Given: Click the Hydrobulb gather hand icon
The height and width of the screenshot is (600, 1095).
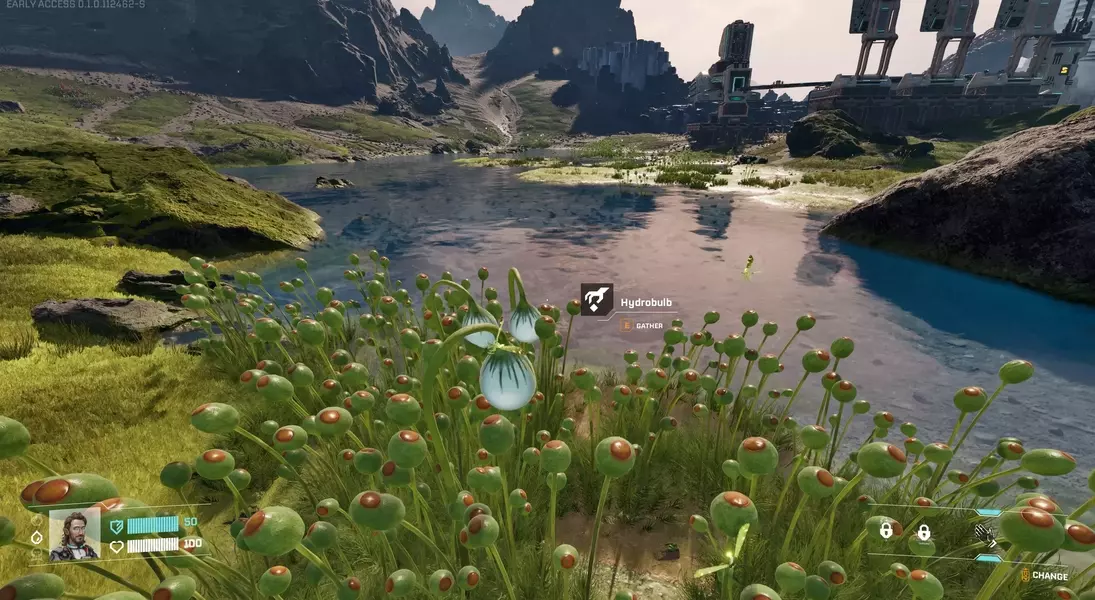Looking at the screenshot, I should [596, 299].
